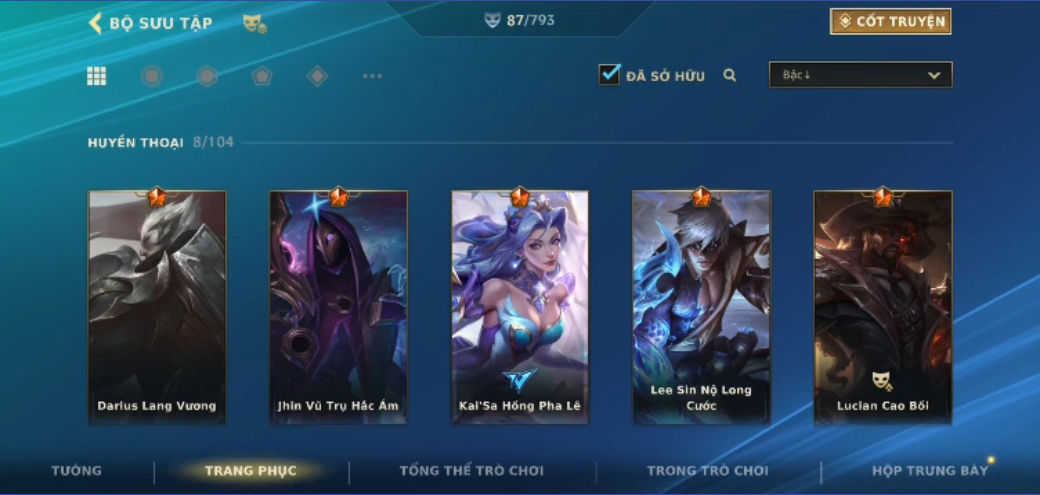Pick the Kai'Sa Hồng Pha Lê skin
This screenshot has height=495, width=1040.
[520, 307]
